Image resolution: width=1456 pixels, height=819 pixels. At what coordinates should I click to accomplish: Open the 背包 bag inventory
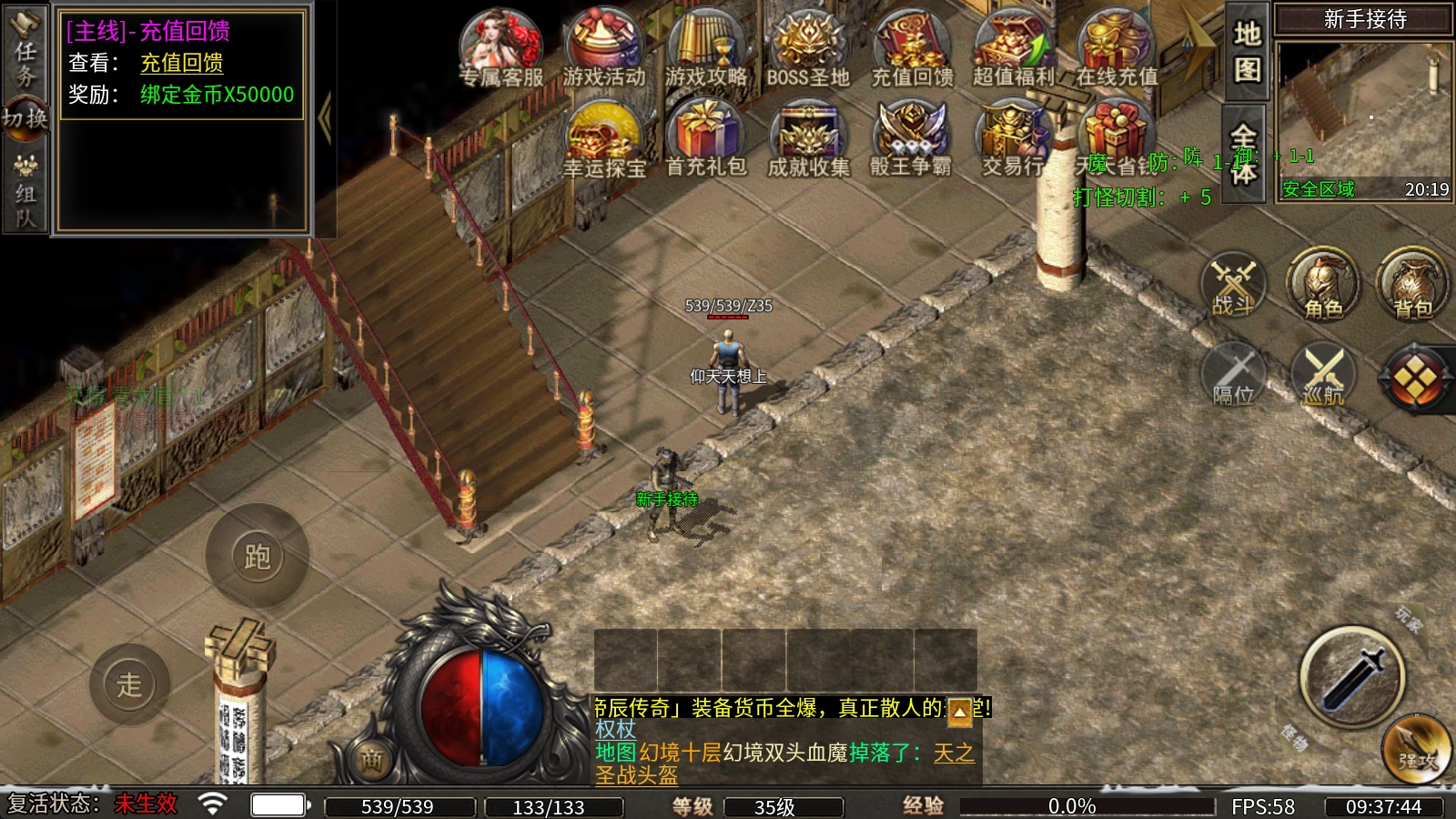[1412, 284]
